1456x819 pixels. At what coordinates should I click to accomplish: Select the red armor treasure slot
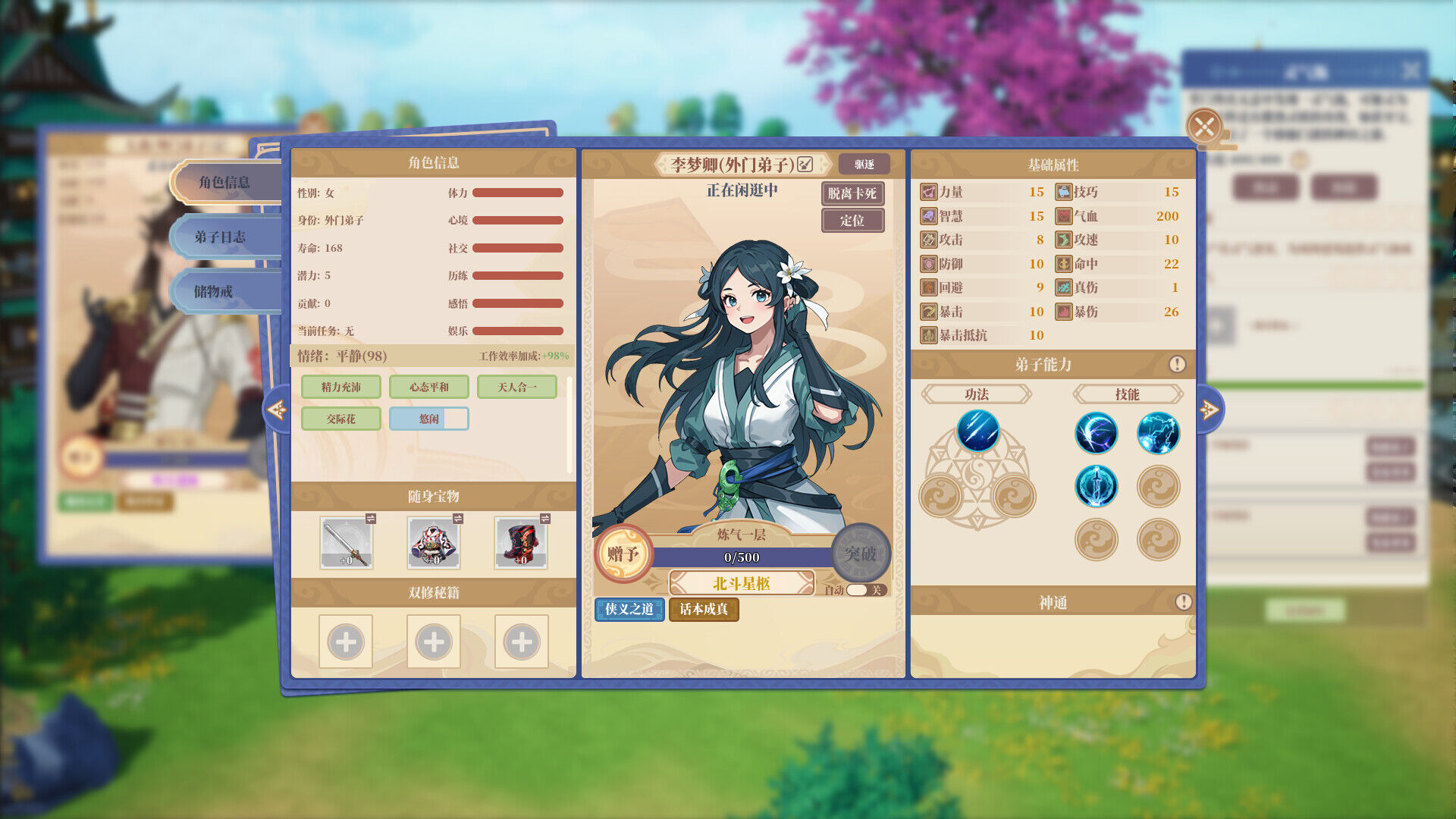tap(521, 542)
